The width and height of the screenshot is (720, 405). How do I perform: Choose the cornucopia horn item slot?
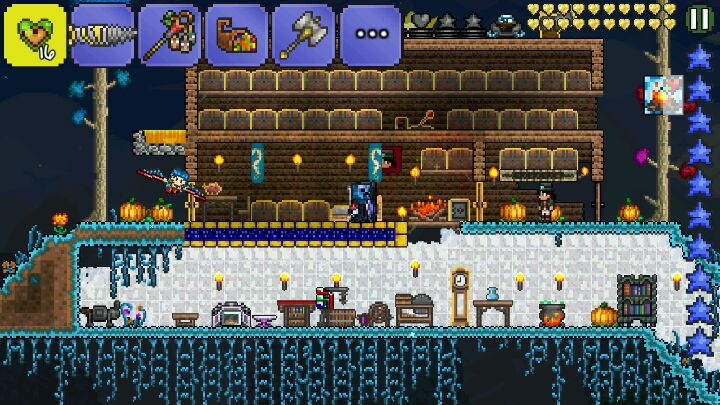tap(236, 34)
